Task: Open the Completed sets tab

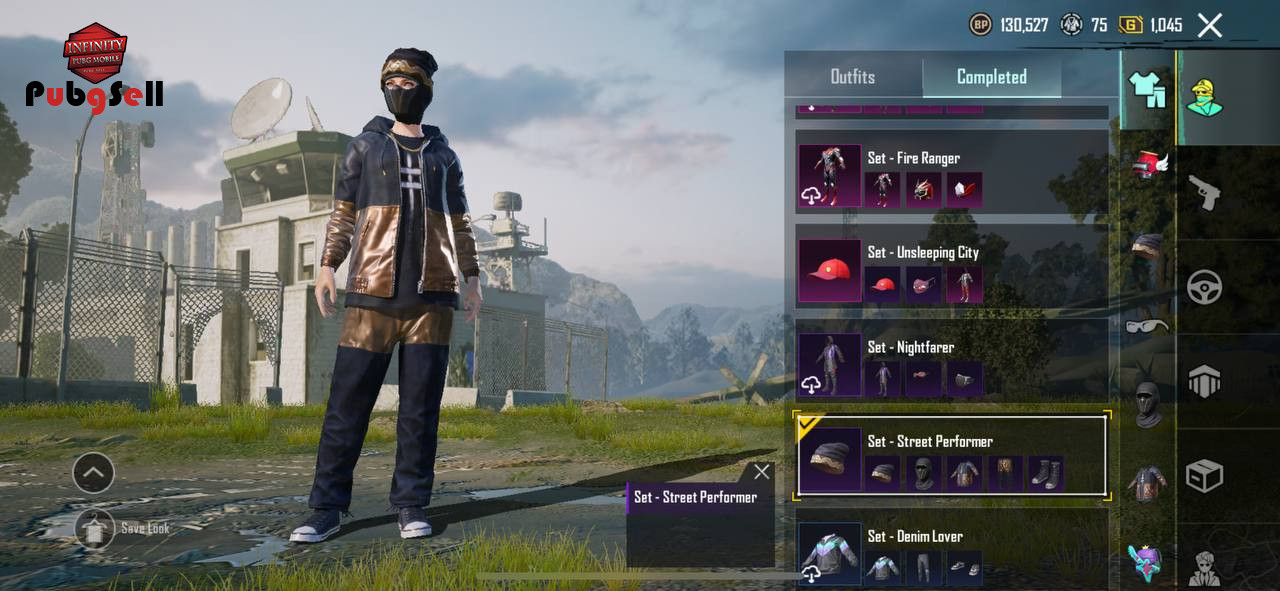Action: pyautogui.click(x=991, y=77)
